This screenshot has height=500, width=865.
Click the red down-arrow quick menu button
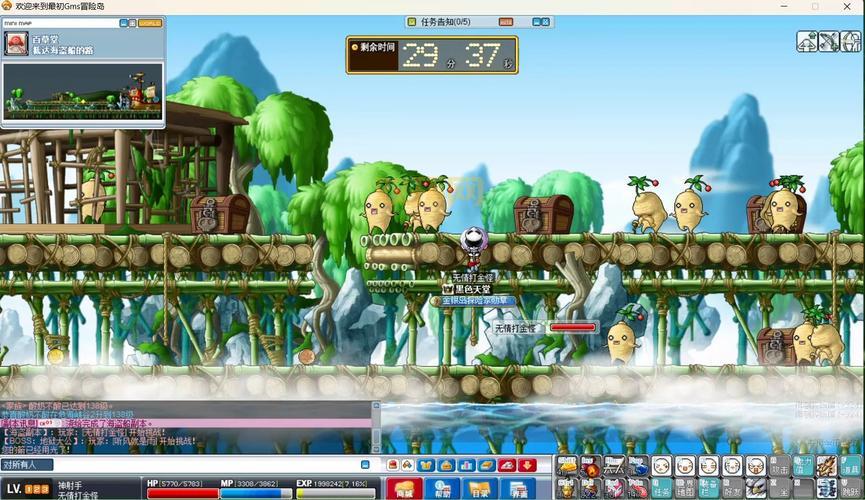528,465
